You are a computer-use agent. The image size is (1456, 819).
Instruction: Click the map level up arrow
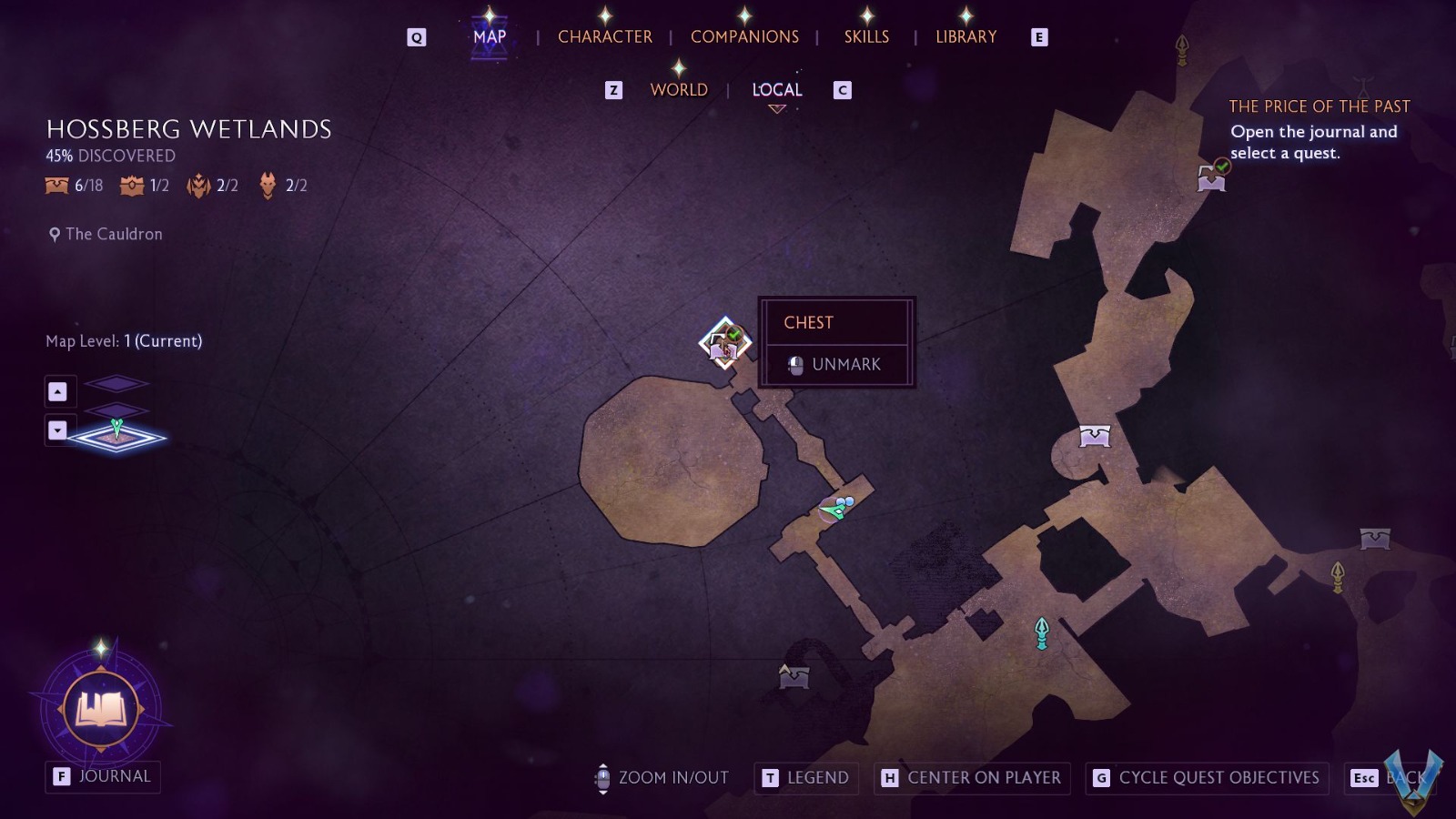coord(59,390)
